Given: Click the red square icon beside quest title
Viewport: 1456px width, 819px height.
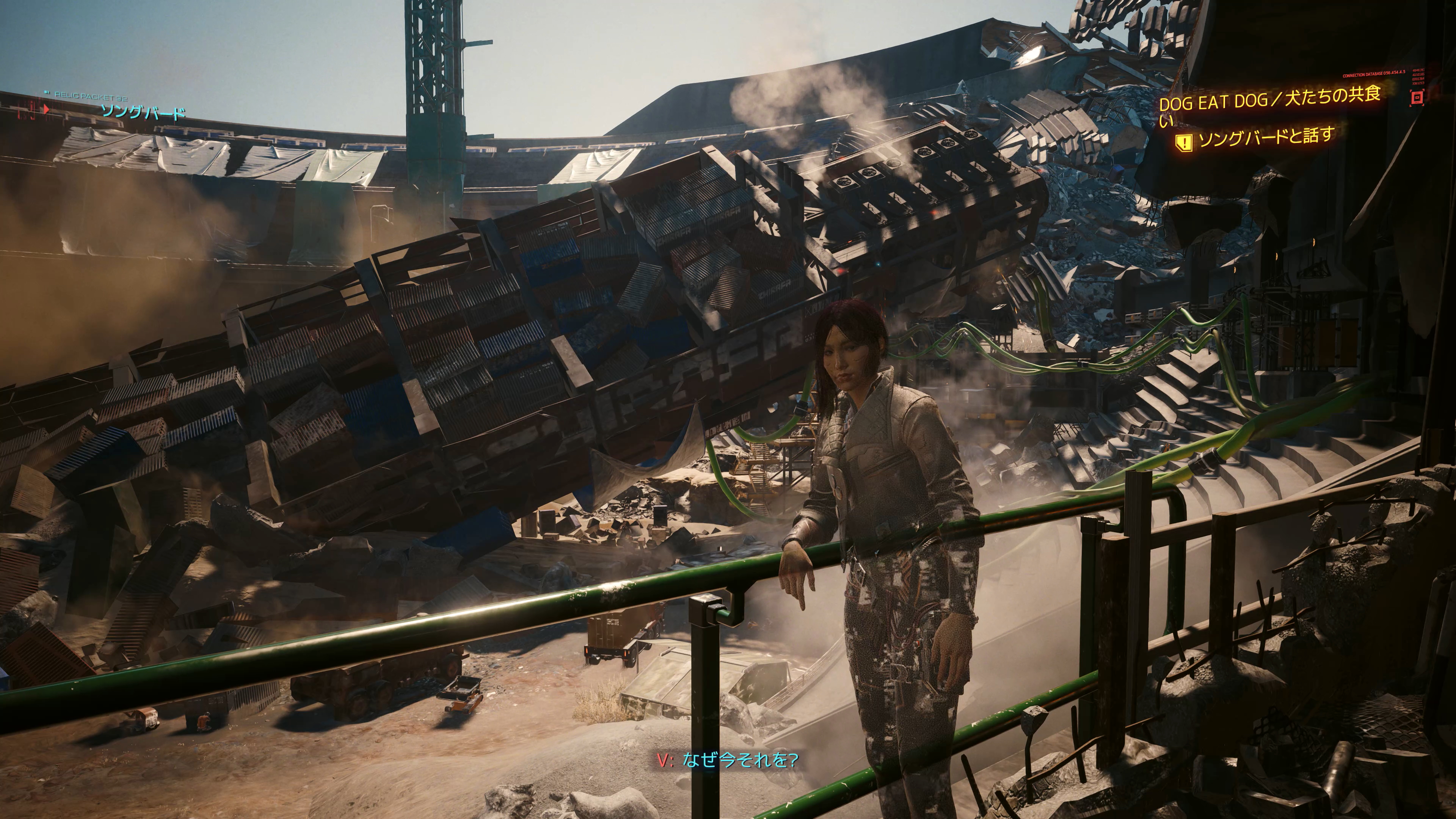Looking at the screenshot, I should 1417,98.
